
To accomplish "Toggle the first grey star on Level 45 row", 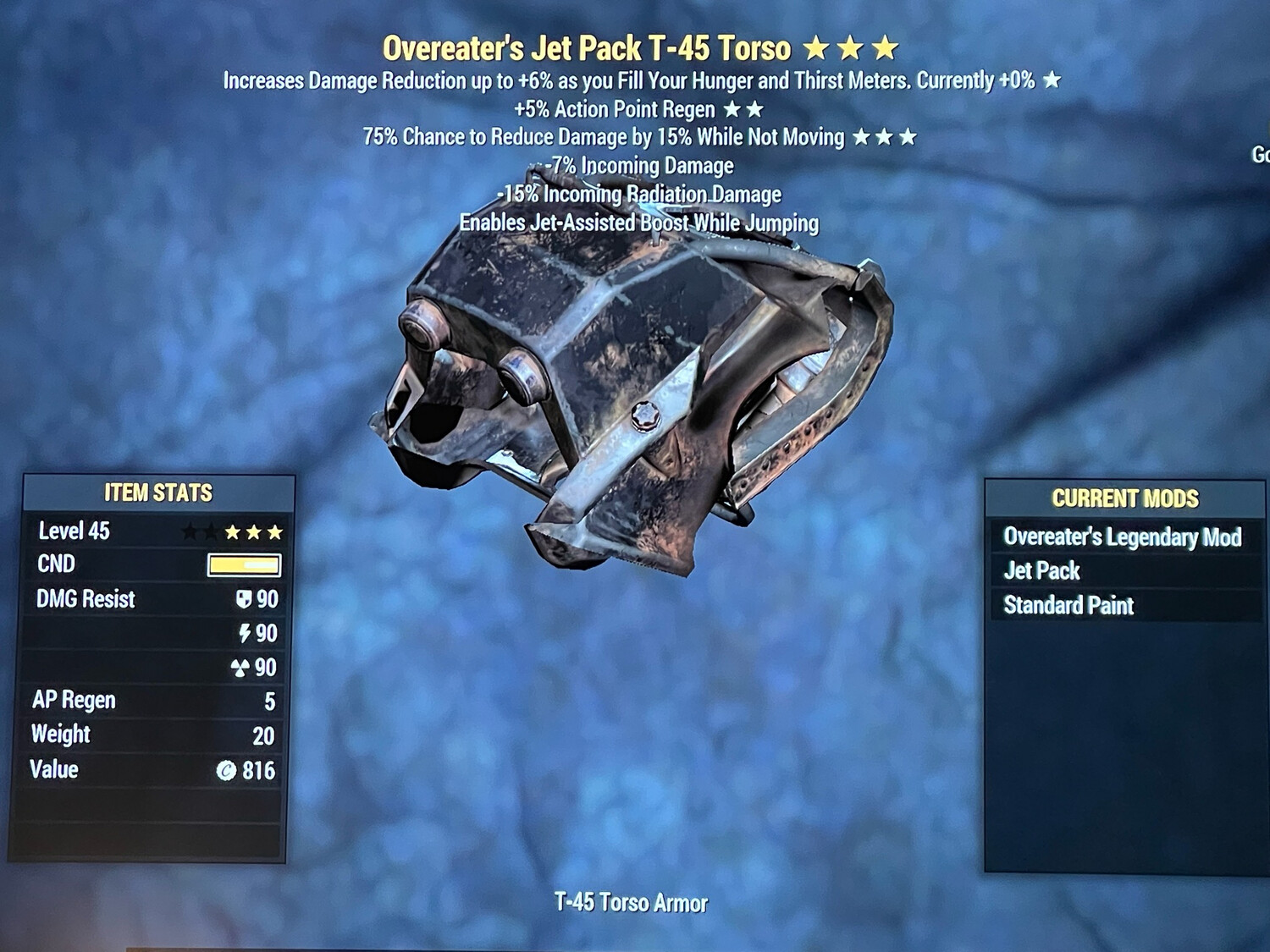I will click(x=190, y=531).
